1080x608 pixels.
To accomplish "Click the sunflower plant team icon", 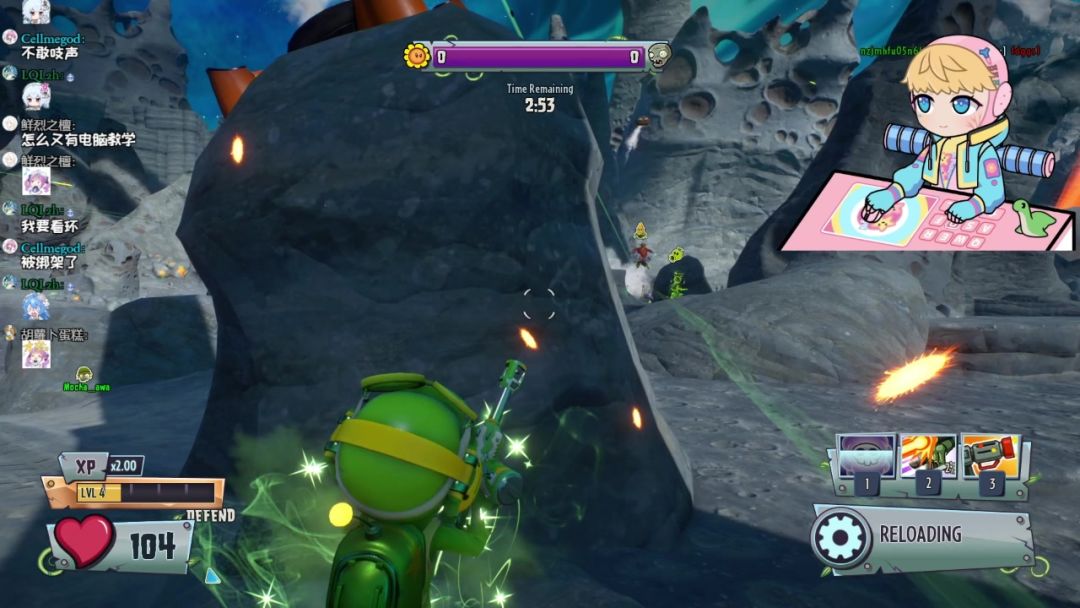I will (x=417, y=56).
